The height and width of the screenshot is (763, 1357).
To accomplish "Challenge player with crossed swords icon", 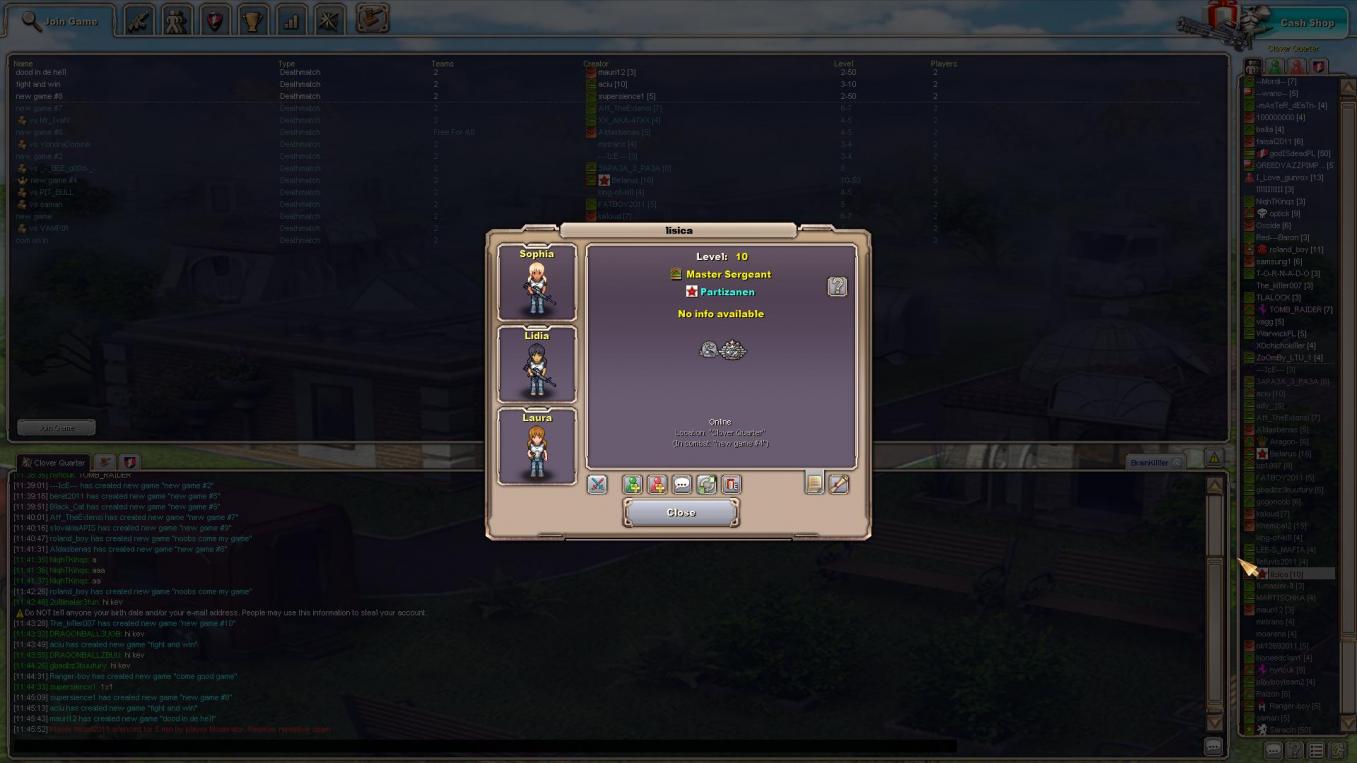I will coord(597,485).
